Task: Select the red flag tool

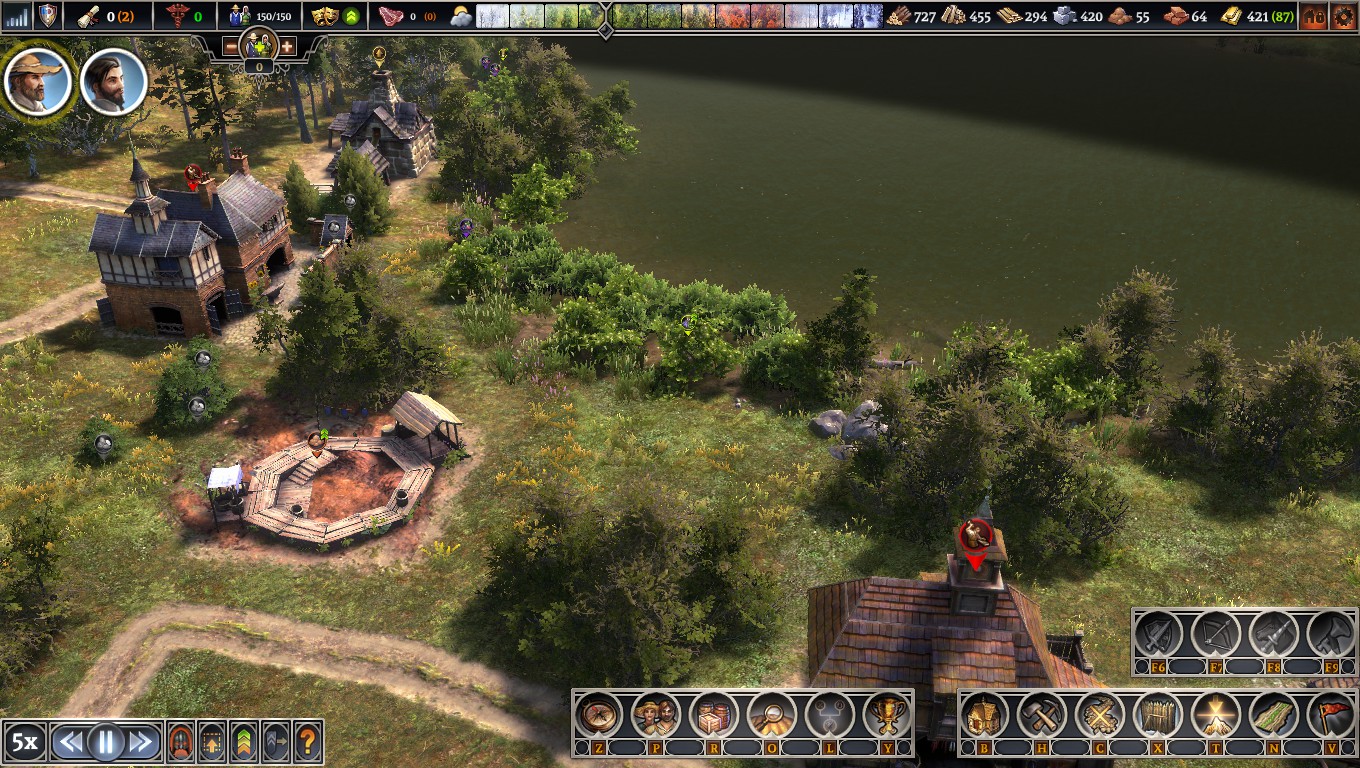Action: [x=1331, y=715]
